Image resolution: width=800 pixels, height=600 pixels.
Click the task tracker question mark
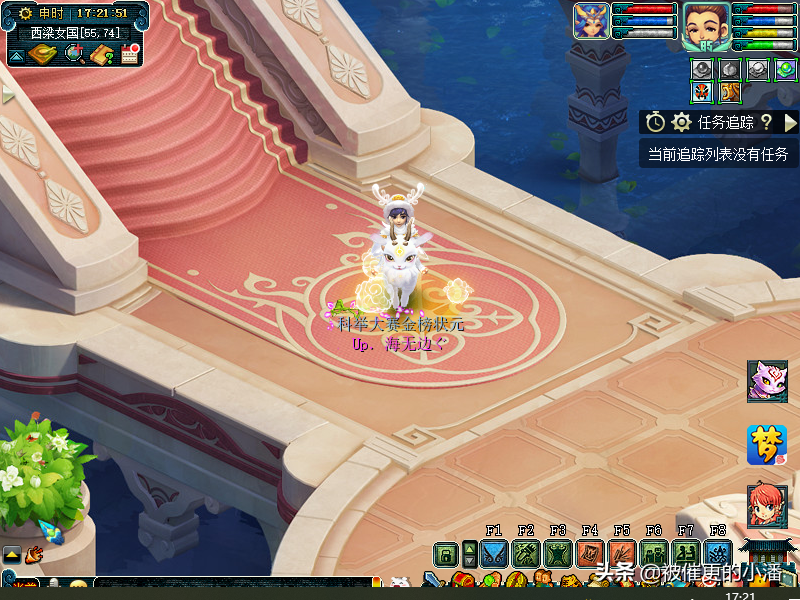(x=766, y=122)
